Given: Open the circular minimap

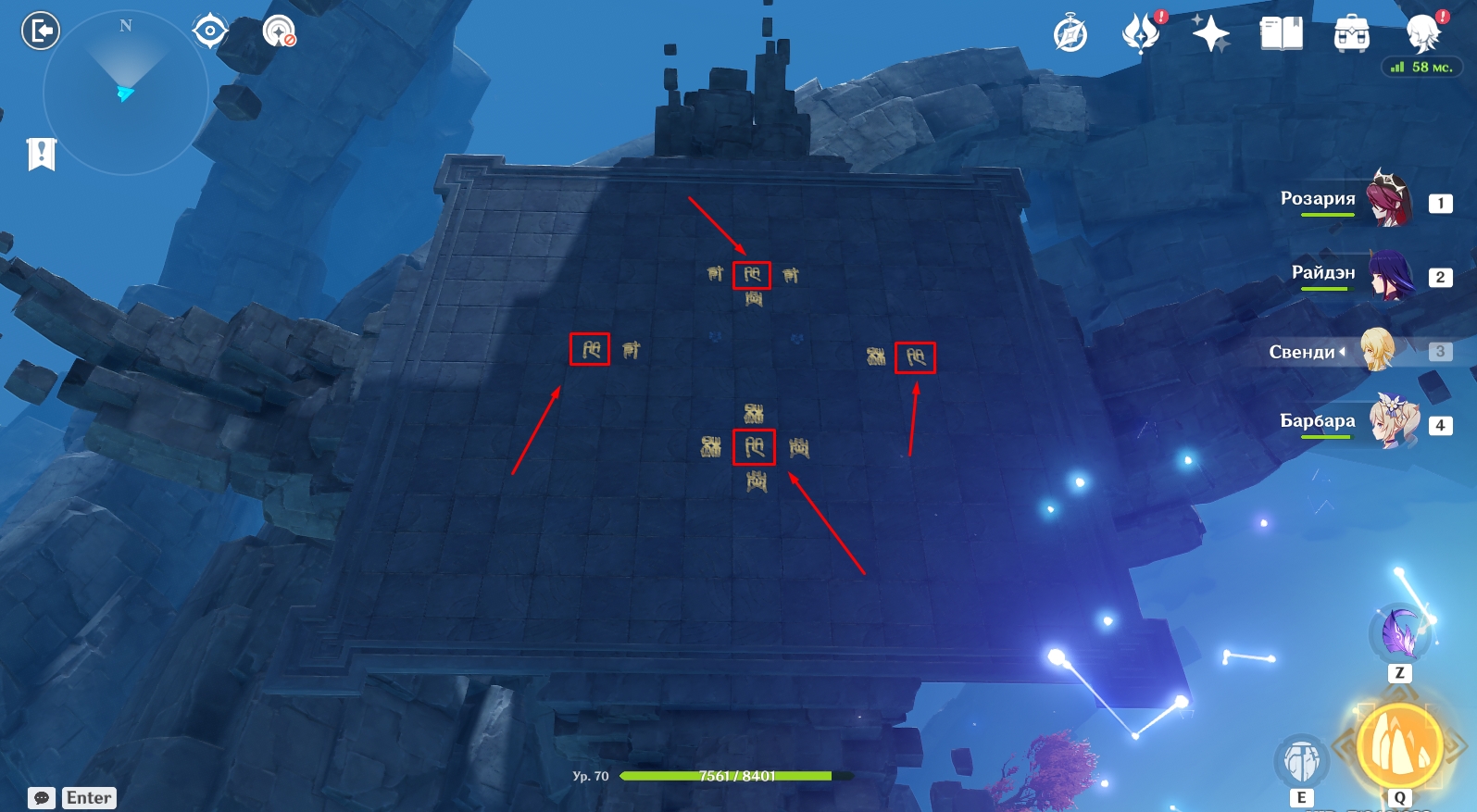Looking at the screenshot, I should [x=125, y=93].
